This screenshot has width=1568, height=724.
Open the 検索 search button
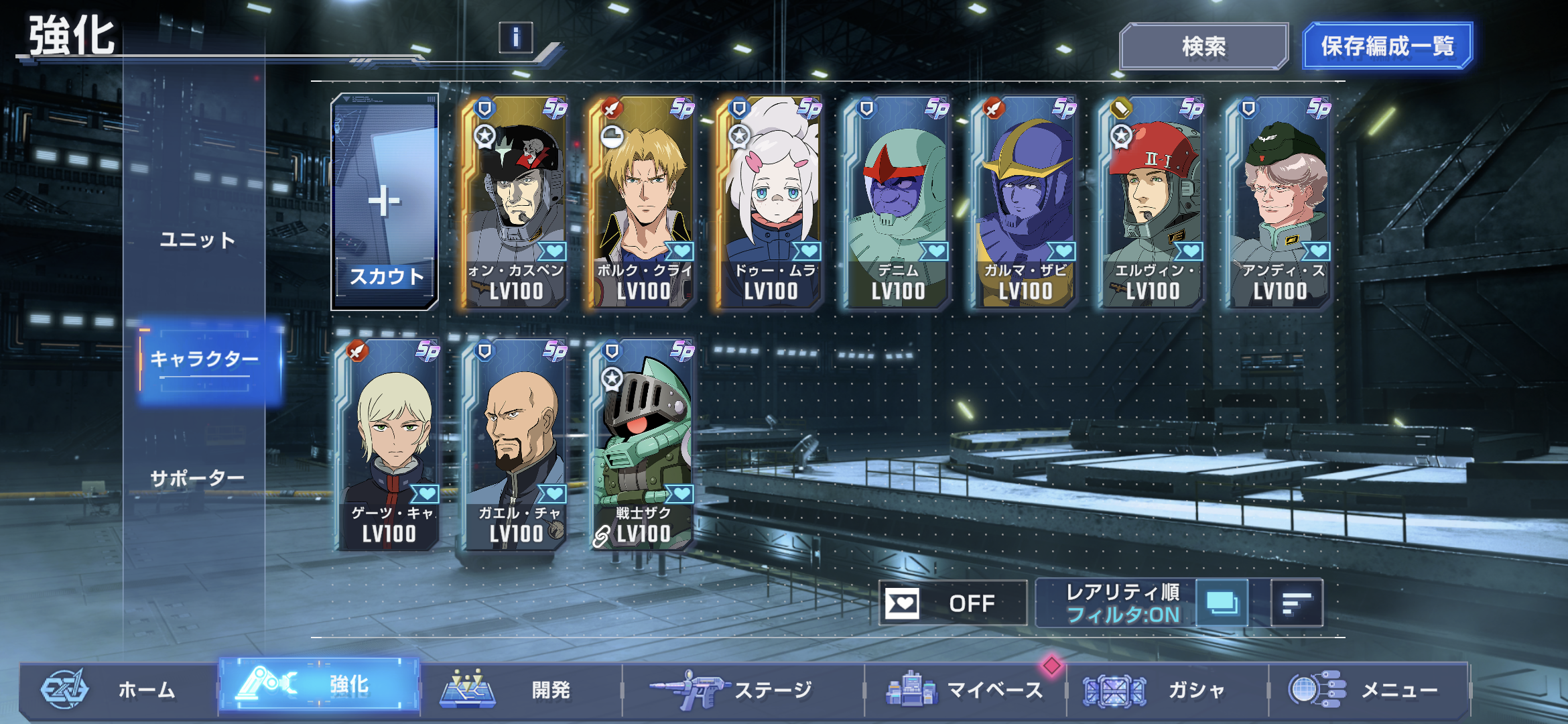click(1203, 46)
